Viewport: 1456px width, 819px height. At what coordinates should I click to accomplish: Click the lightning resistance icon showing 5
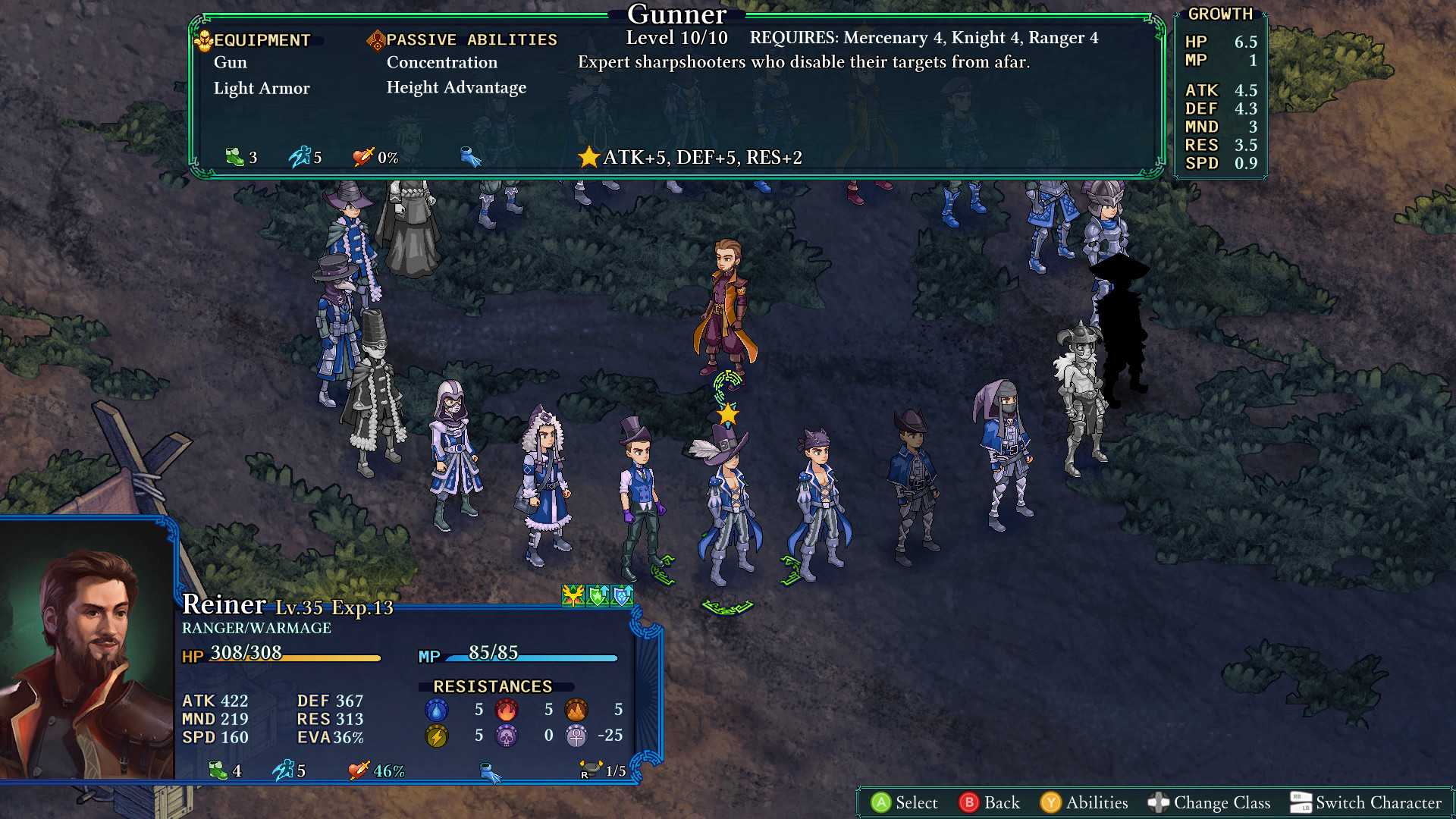[435, 735]
